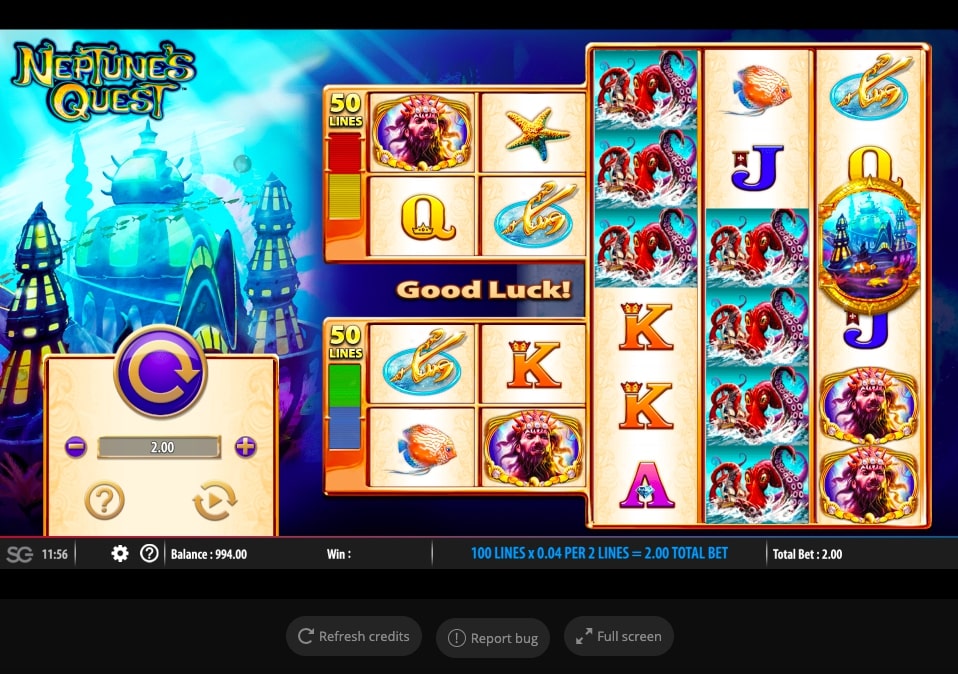Show help from the bottom bar question icon

pos(149,553)
